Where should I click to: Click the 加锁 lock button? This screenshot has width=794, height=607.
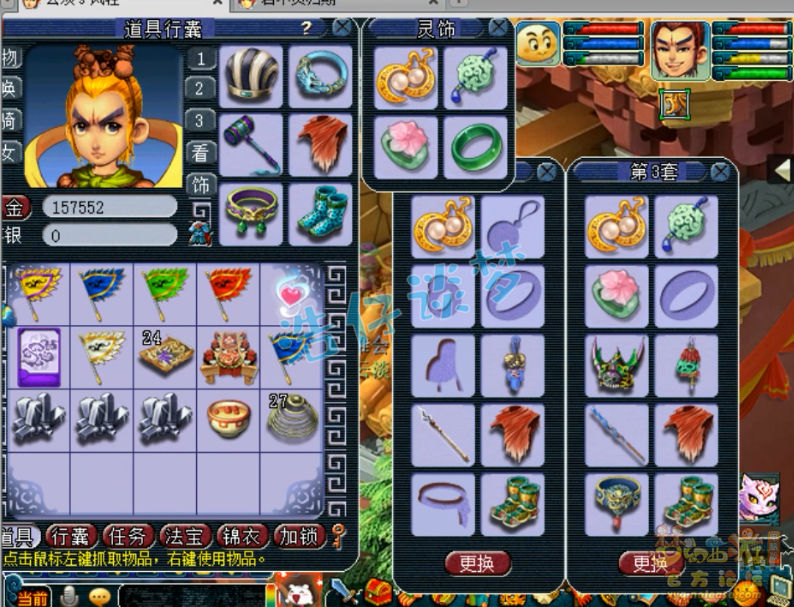299,536
